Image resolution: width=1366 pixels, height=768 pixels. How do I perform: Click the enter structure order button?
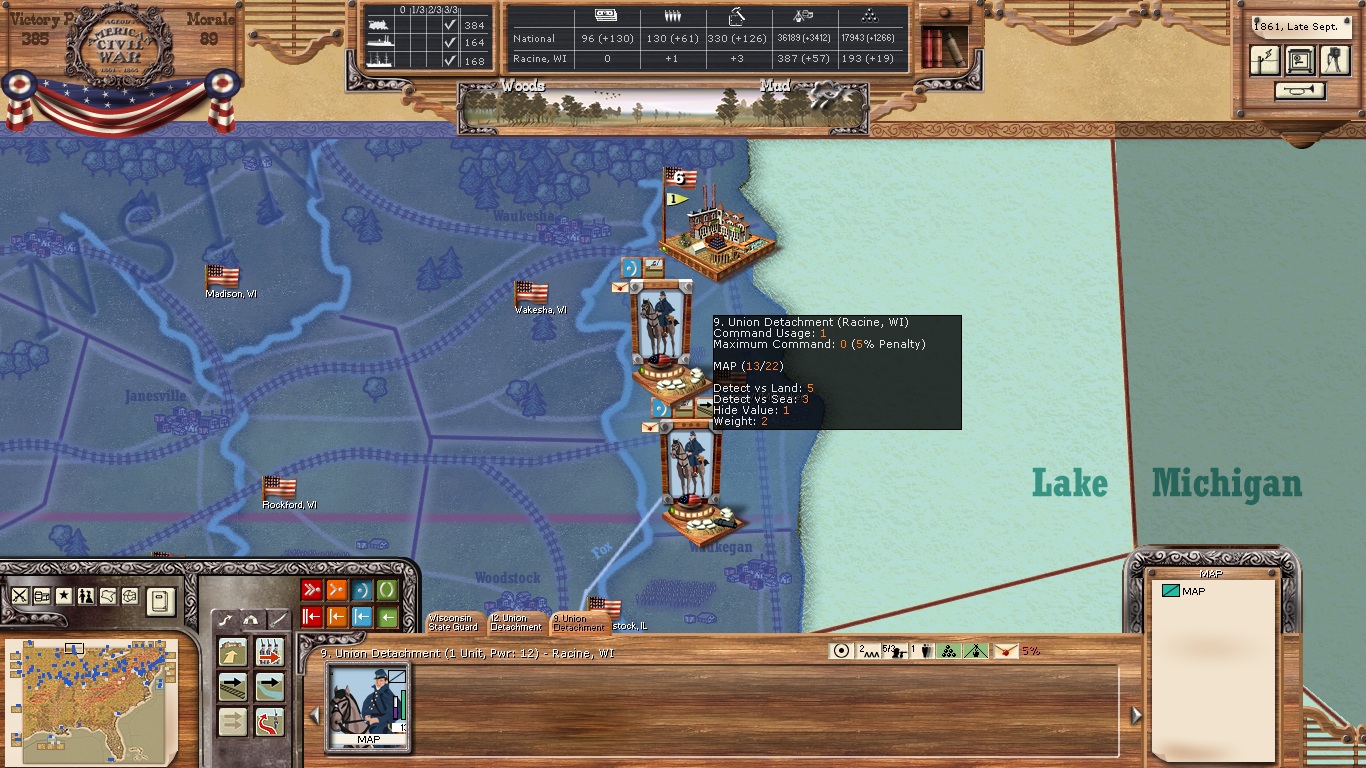pyautogui.click(x=233, y=653)
